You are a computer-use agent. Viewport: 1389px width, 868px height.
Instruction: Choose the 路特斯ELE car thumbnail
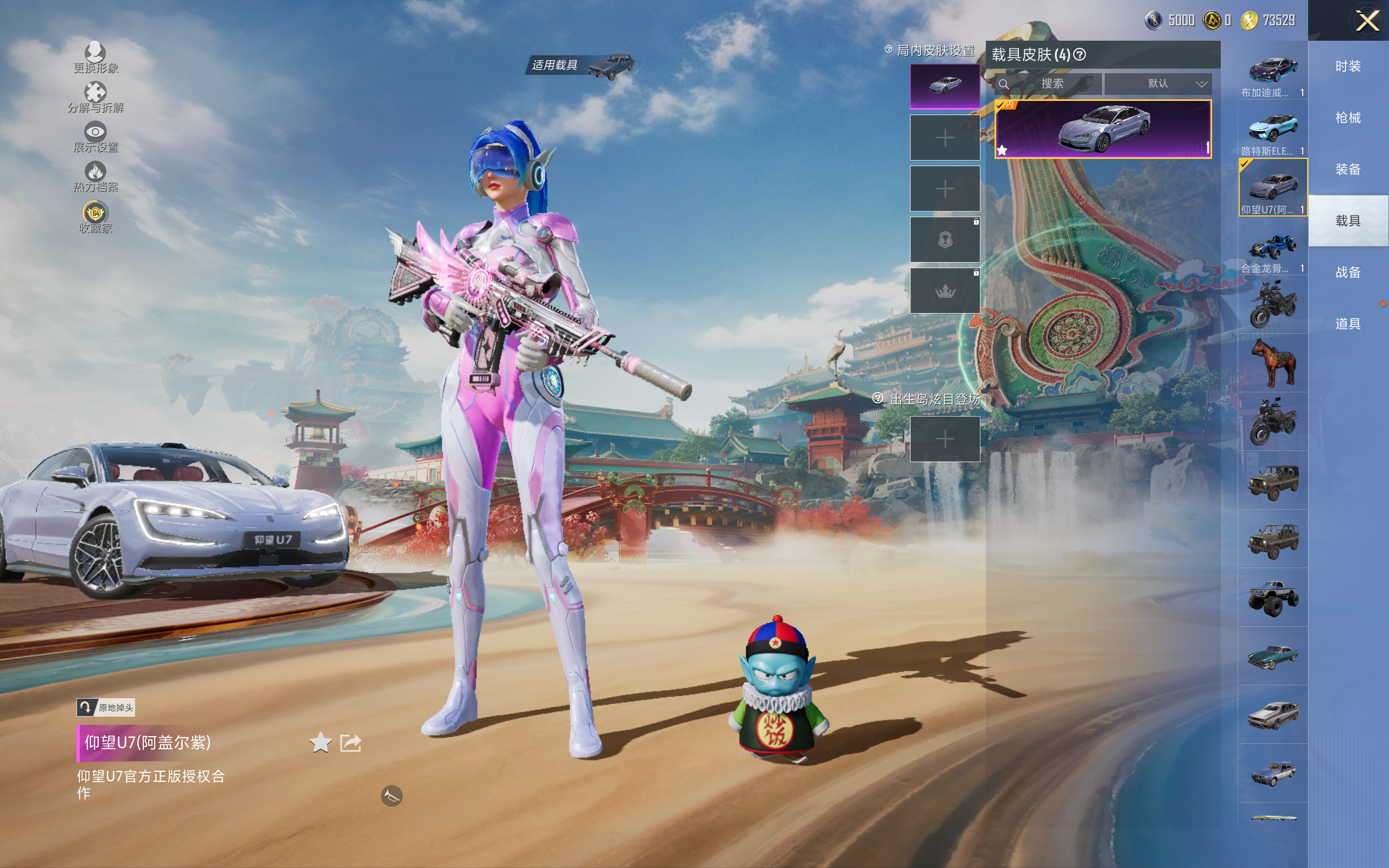(x=1272, y=131)
